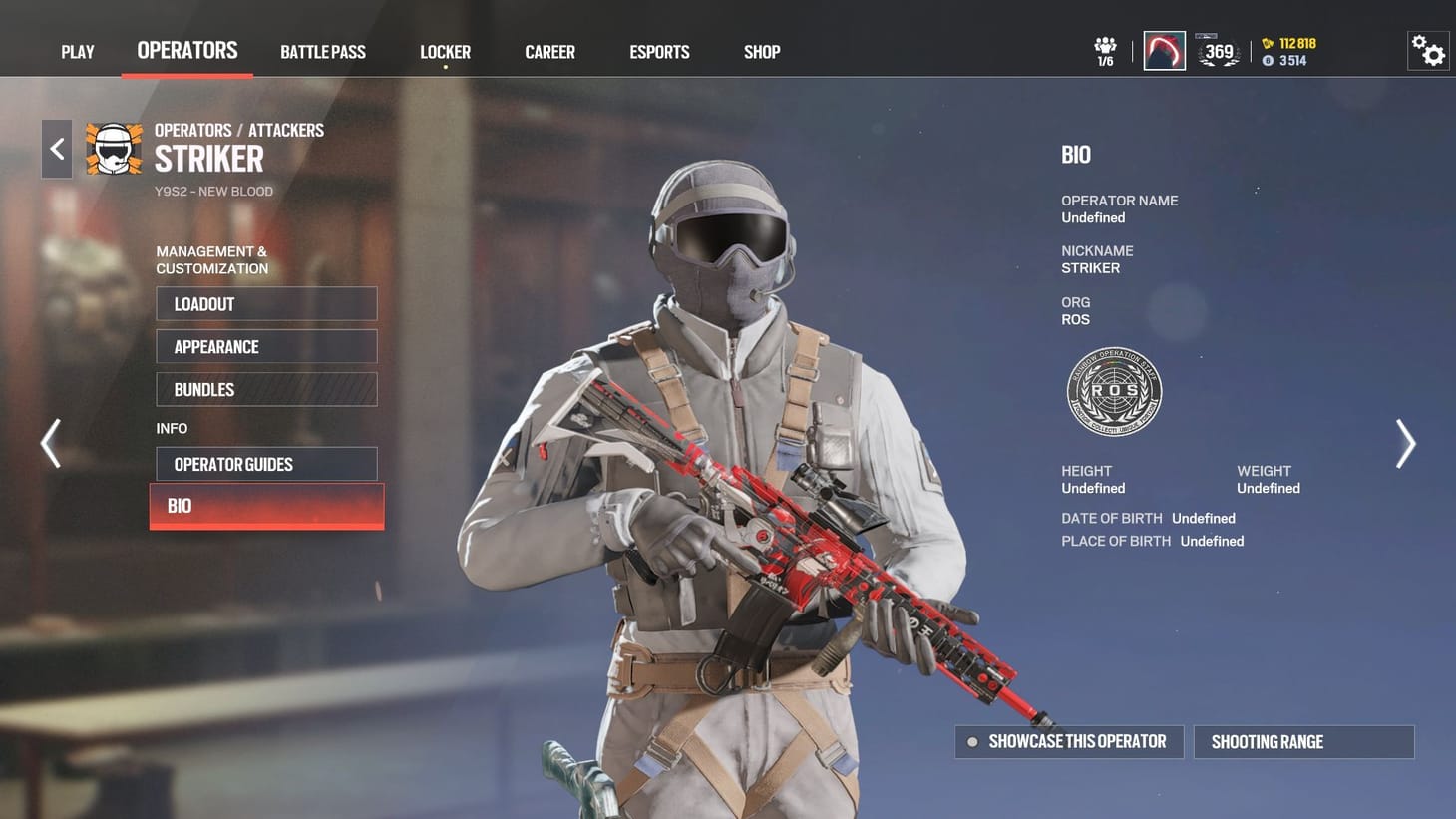This screenshot has width=1456, height=819.
Task: Go to previous operator with left chevron
Action: 50,443
